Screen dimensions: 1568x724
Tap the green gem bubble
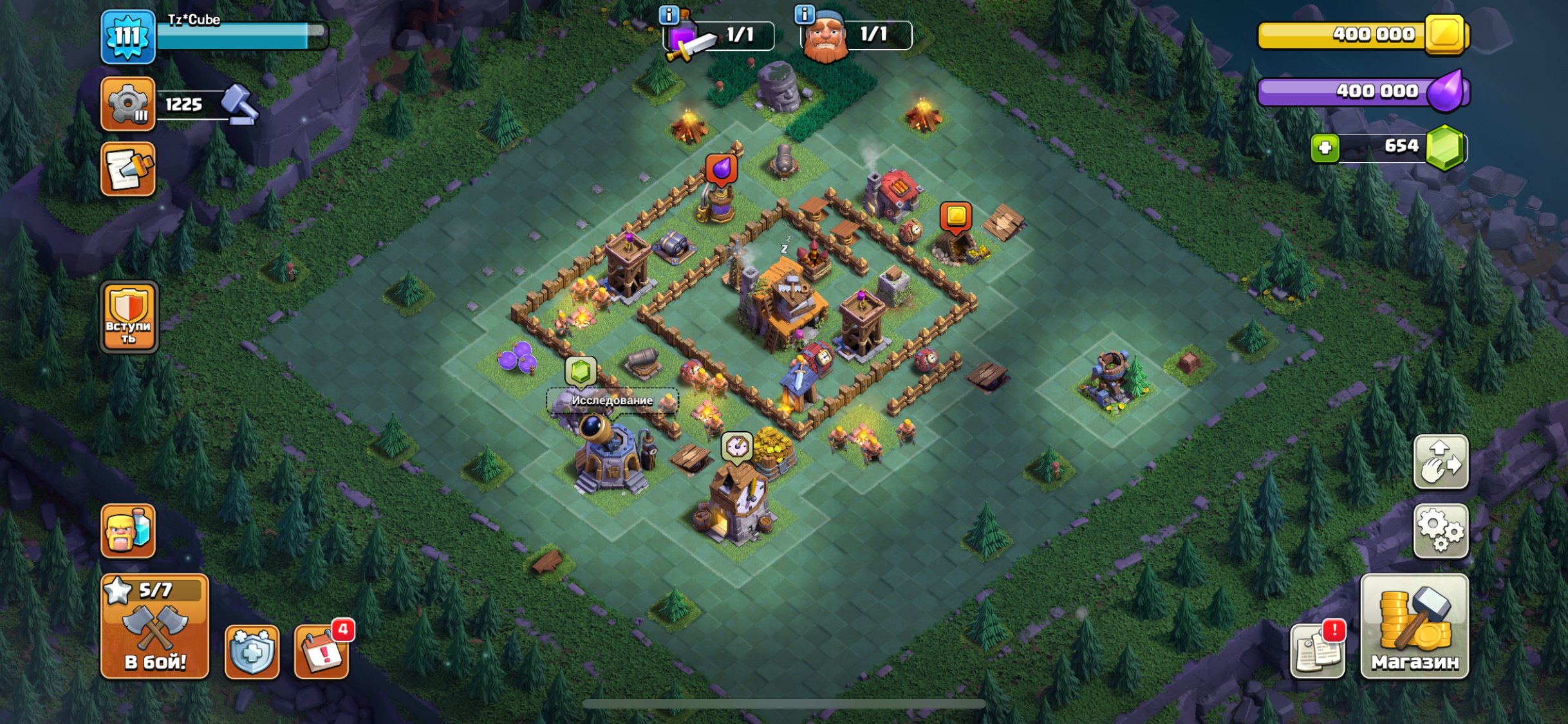pyautogui.click(x=581, y=372)
